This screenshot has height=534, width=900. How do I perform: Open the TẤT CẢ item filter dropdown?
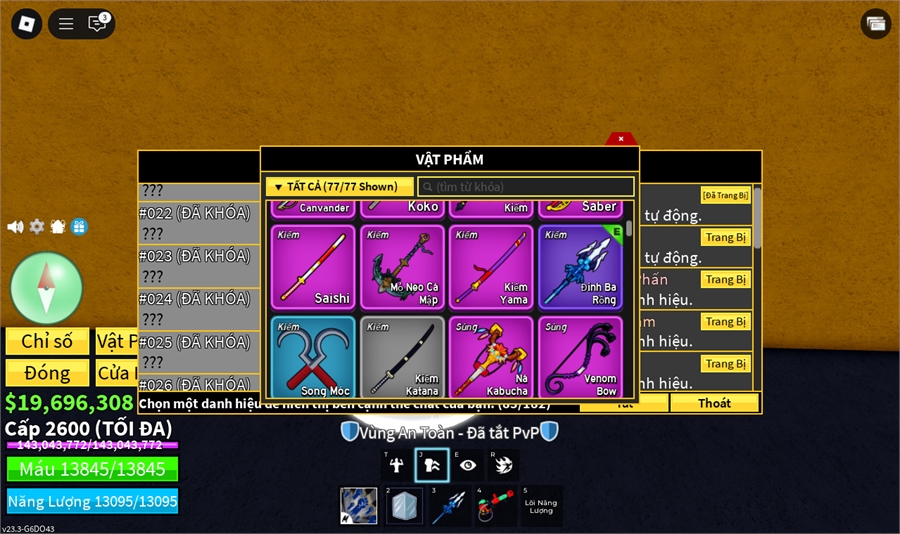tap(339, 187)
